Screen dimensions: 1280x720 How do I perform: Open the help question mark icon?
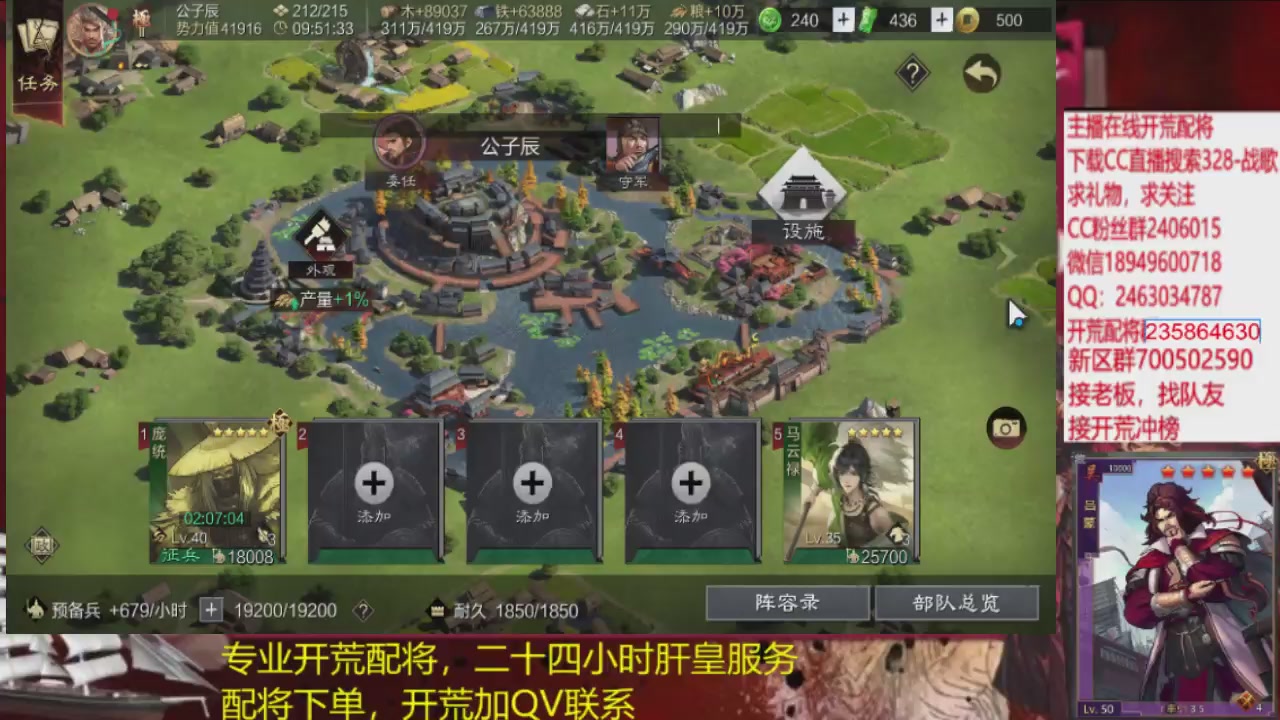tap(912, 72)
